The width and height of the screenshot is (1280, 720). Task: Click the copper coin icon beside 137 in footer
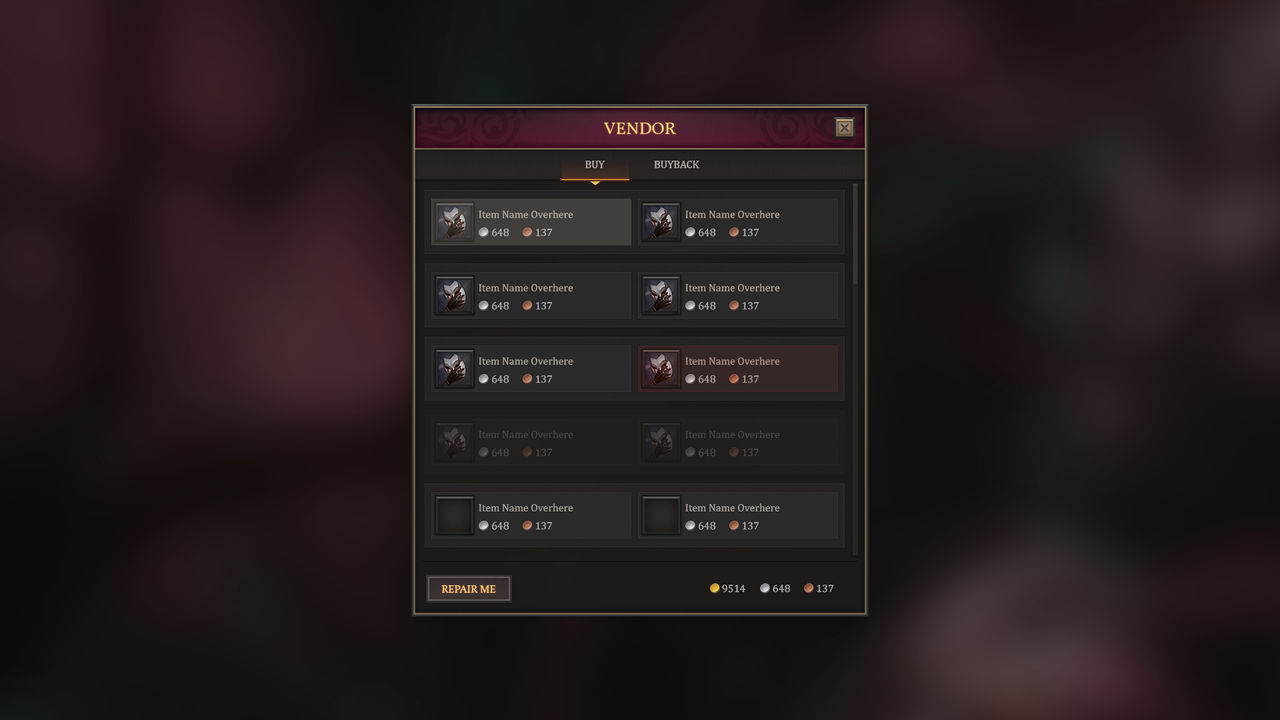click(x=808, y=588)
